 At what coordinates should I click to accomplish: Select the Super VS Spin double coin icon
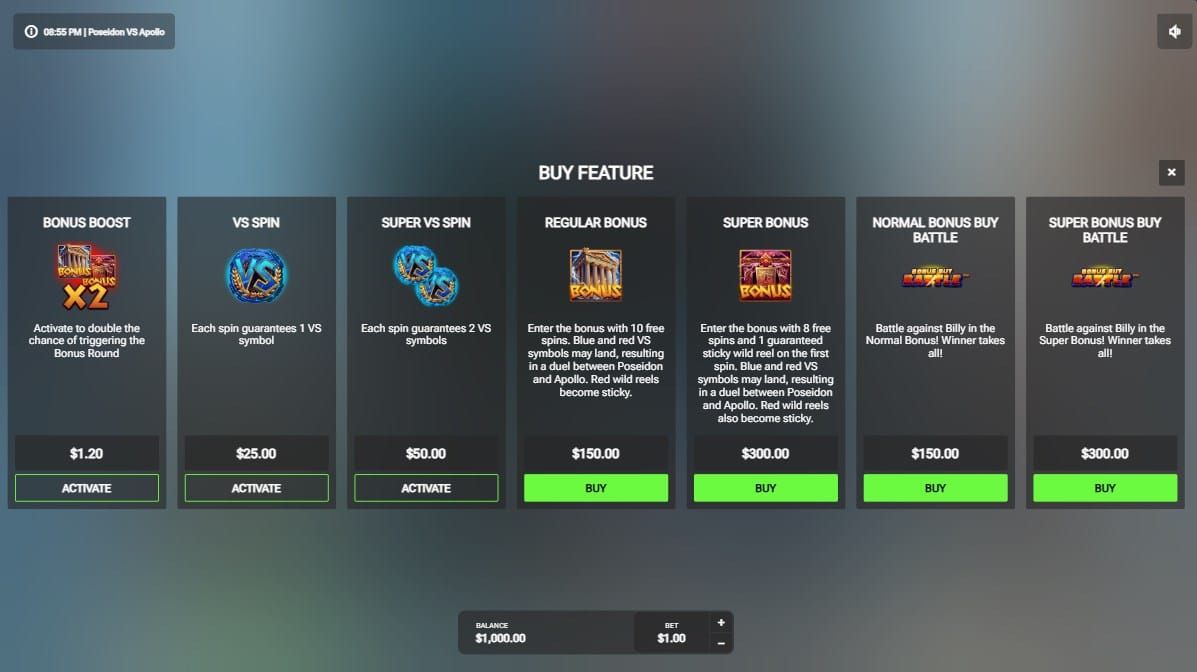click(426, 275)
